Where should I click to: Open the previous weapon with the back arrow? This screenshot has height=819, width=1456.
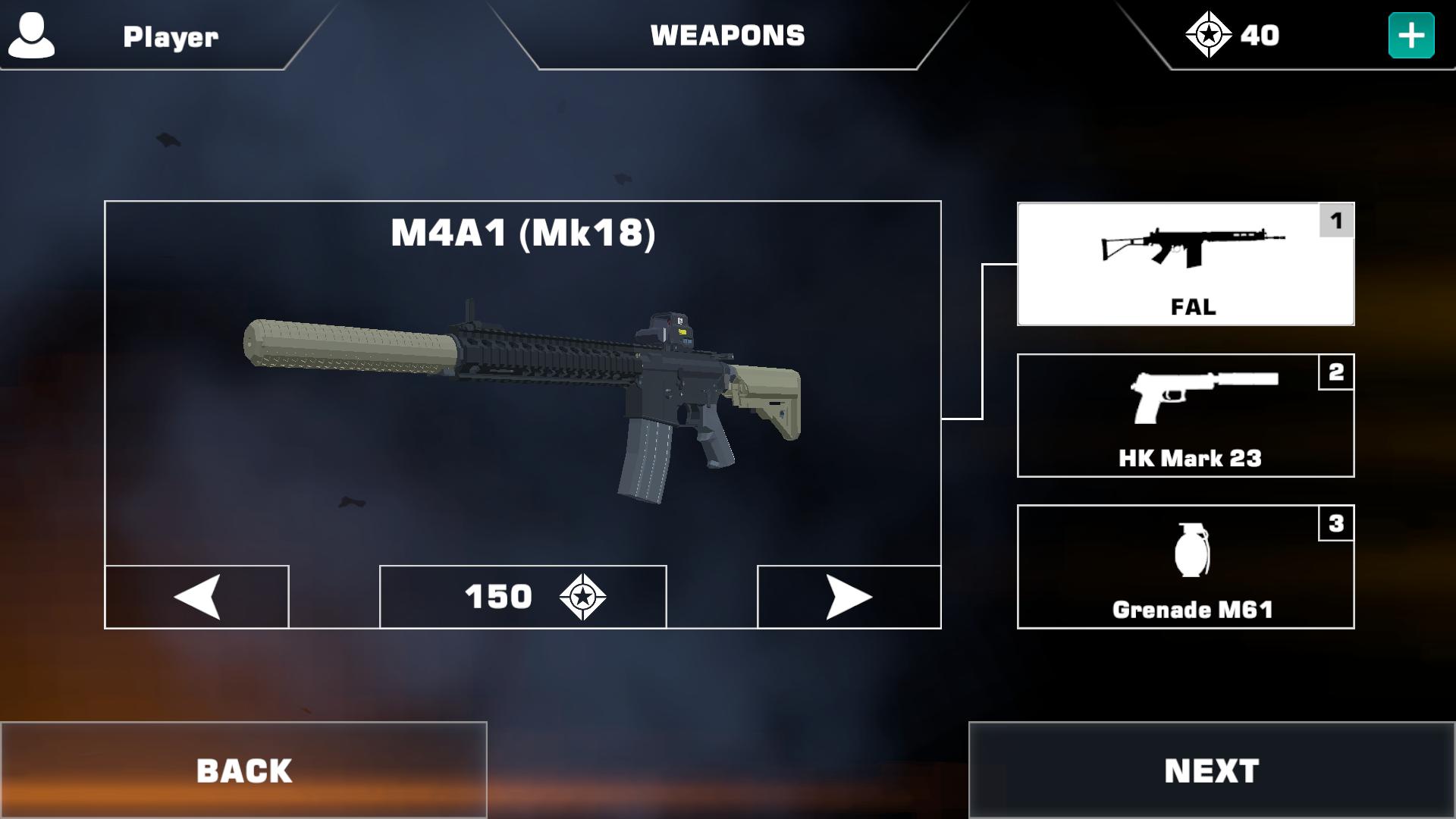tap(196, 597)
